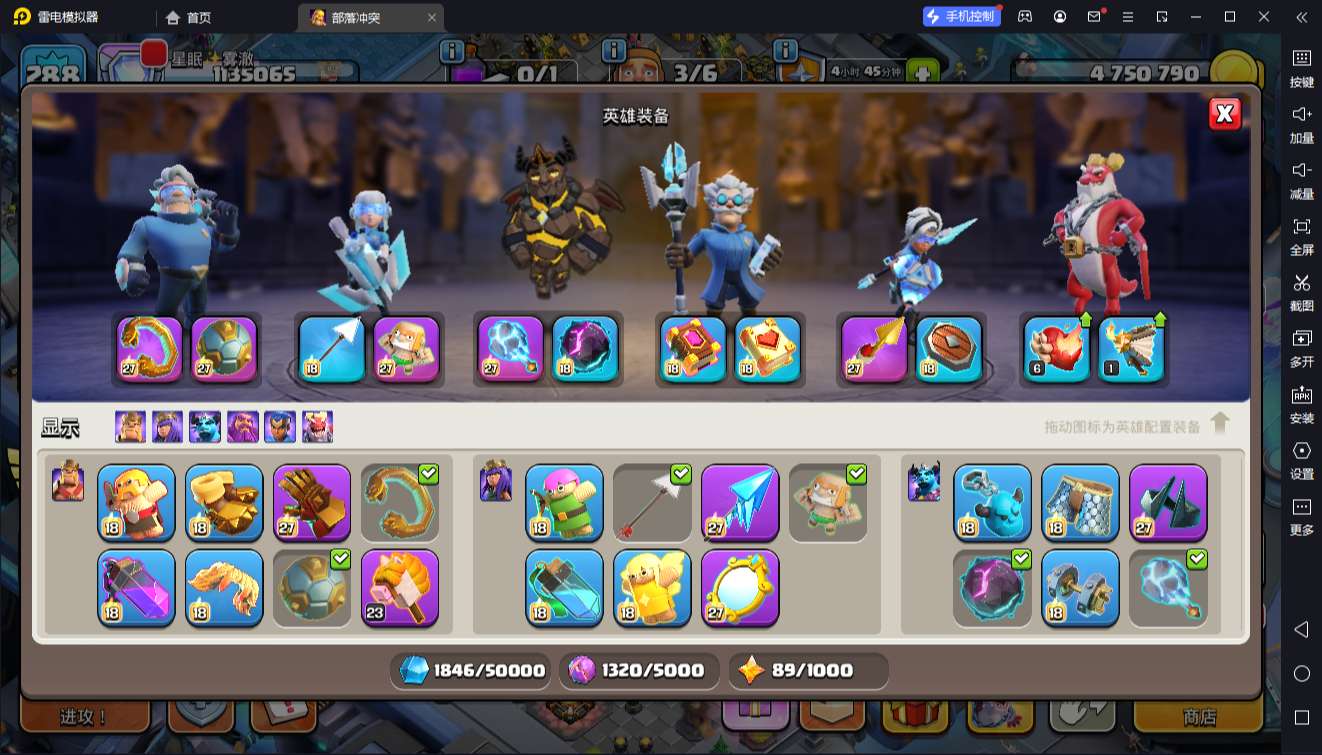Choose the Frozen Arrow equipment

click(740, 502)
